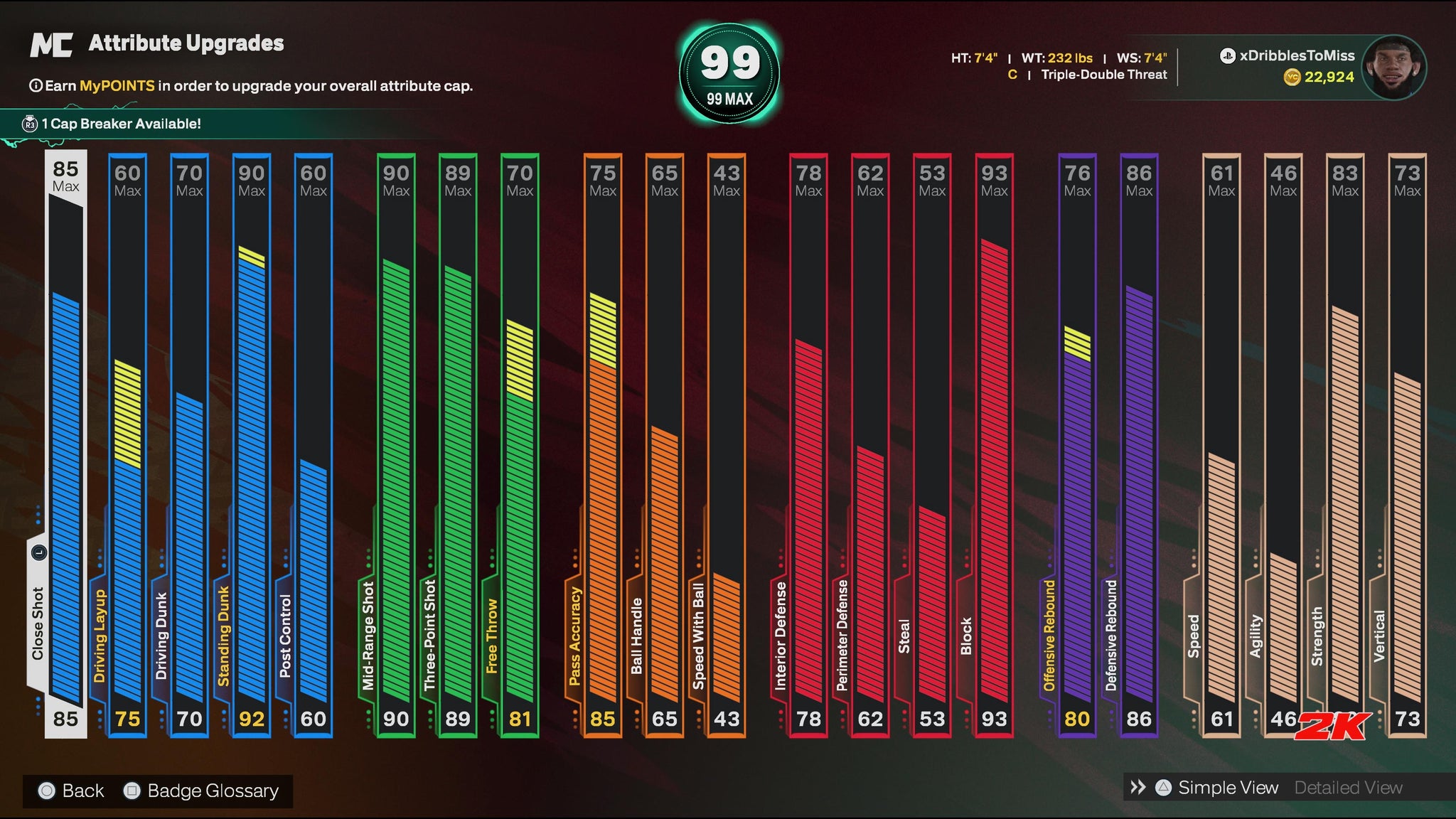Viewport: 1456px width, 819px height.
Task: Open the Badge Glossary
Action: click(x=212, y=791)
